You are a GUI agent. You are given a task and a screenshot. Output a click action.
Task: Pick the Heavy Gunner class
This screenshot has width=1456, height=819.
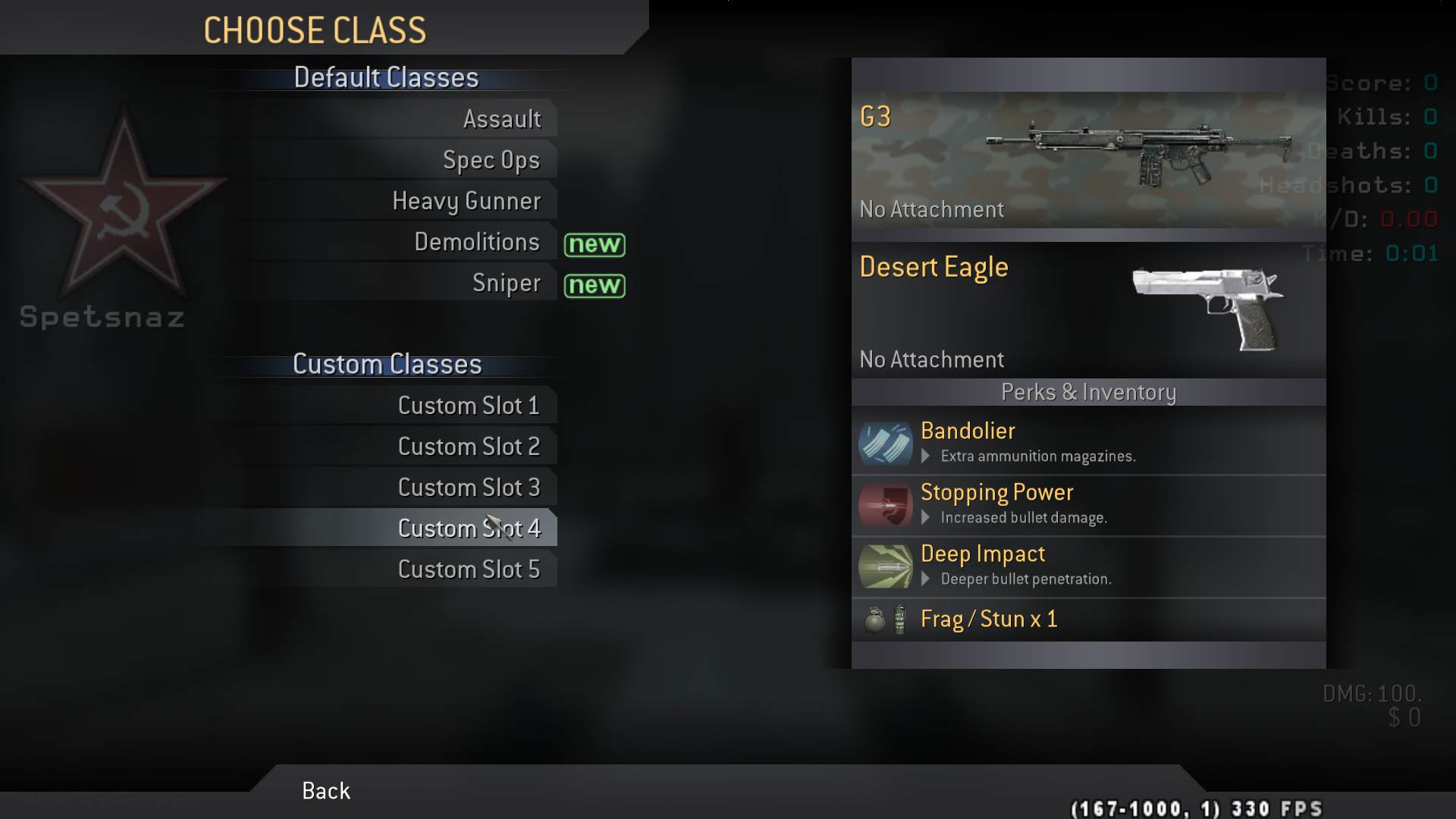[466, 201]
